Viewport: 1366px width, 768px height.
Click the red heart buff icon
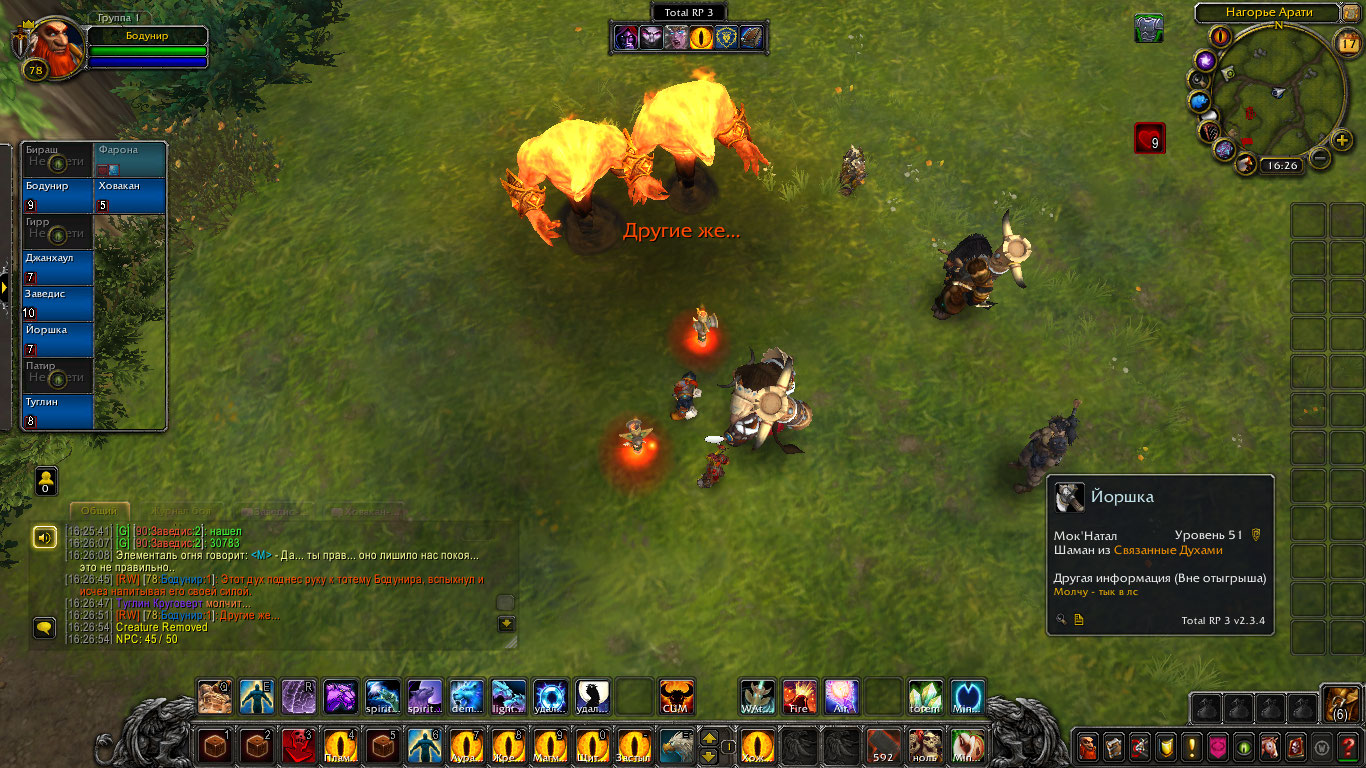pyautogui.click(x=1149, y=138)
